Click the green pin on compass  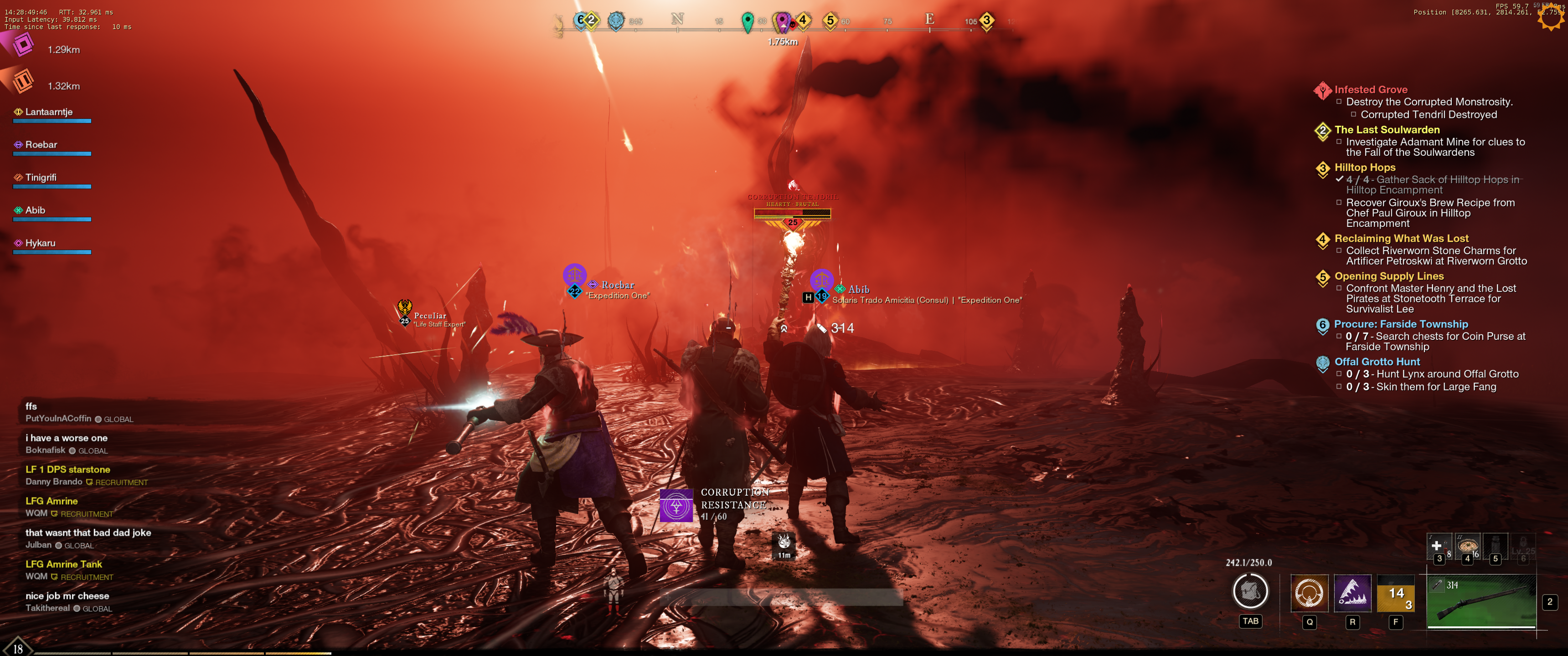pos(748,21)
